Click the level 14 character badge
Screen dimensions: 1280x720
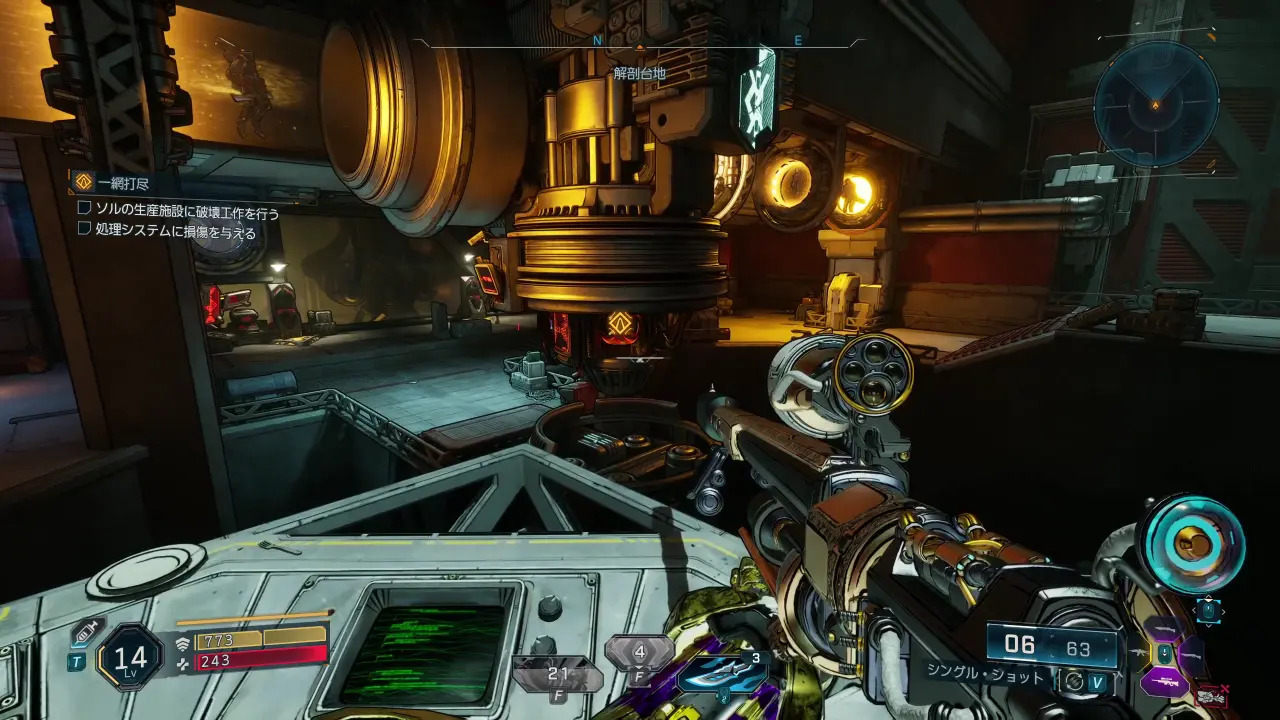click(131, 657)
